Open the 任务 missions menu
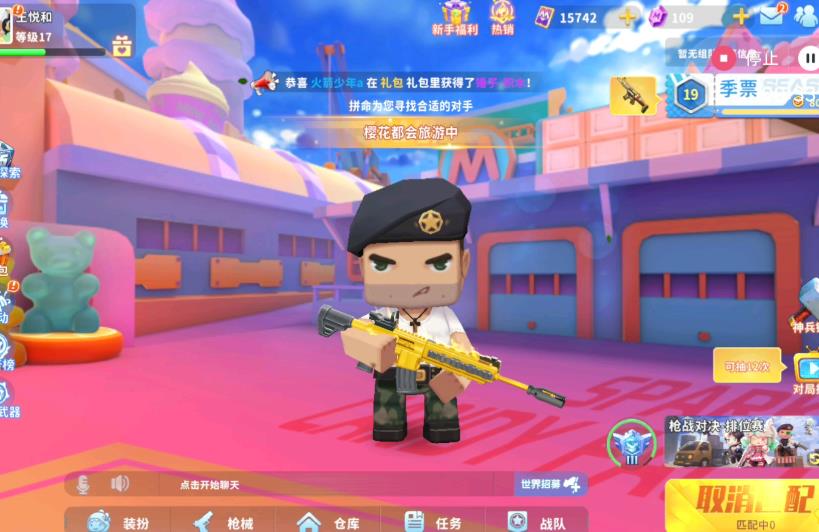This screenshot has height=532, width=819. (x=434, y=522)
